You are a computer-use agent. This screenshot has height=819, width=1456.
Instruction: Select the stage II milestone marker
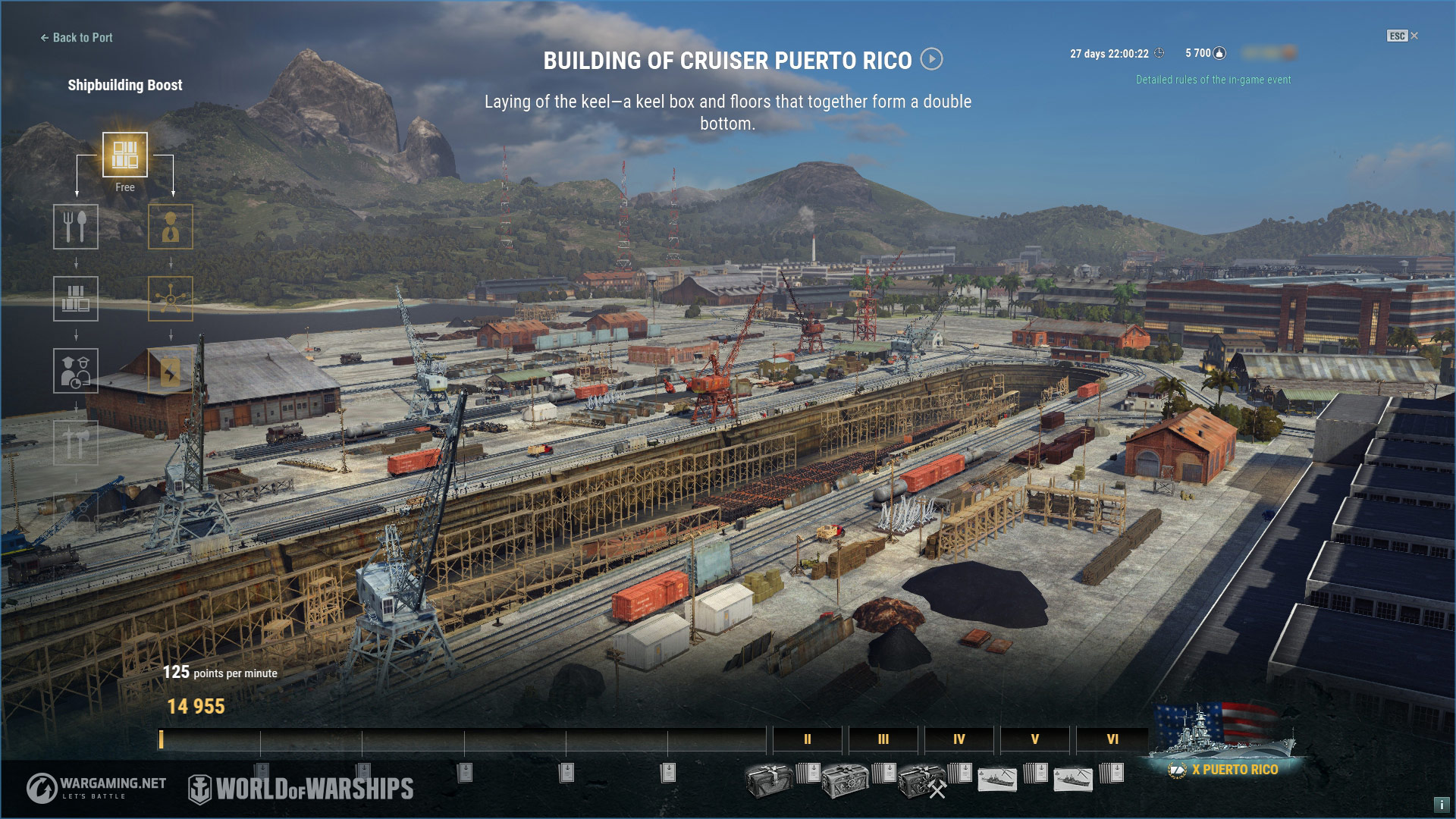807,739
